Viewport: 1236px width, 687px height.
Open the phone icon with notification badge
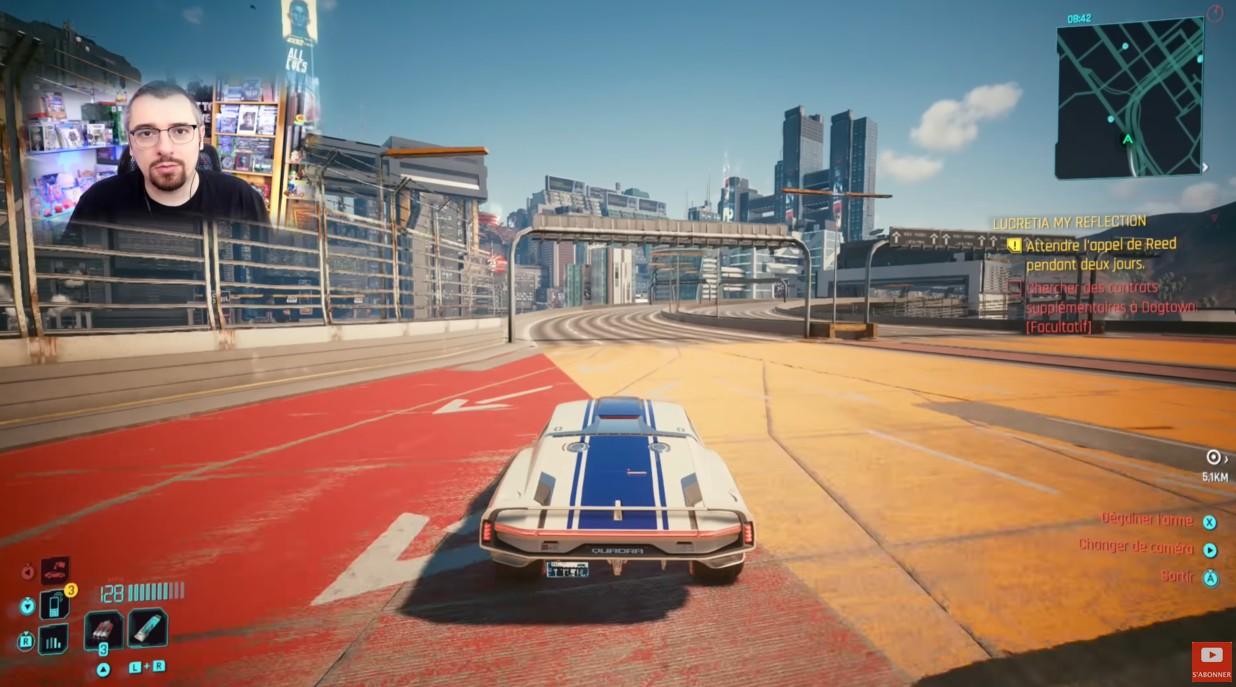point(54,604)
